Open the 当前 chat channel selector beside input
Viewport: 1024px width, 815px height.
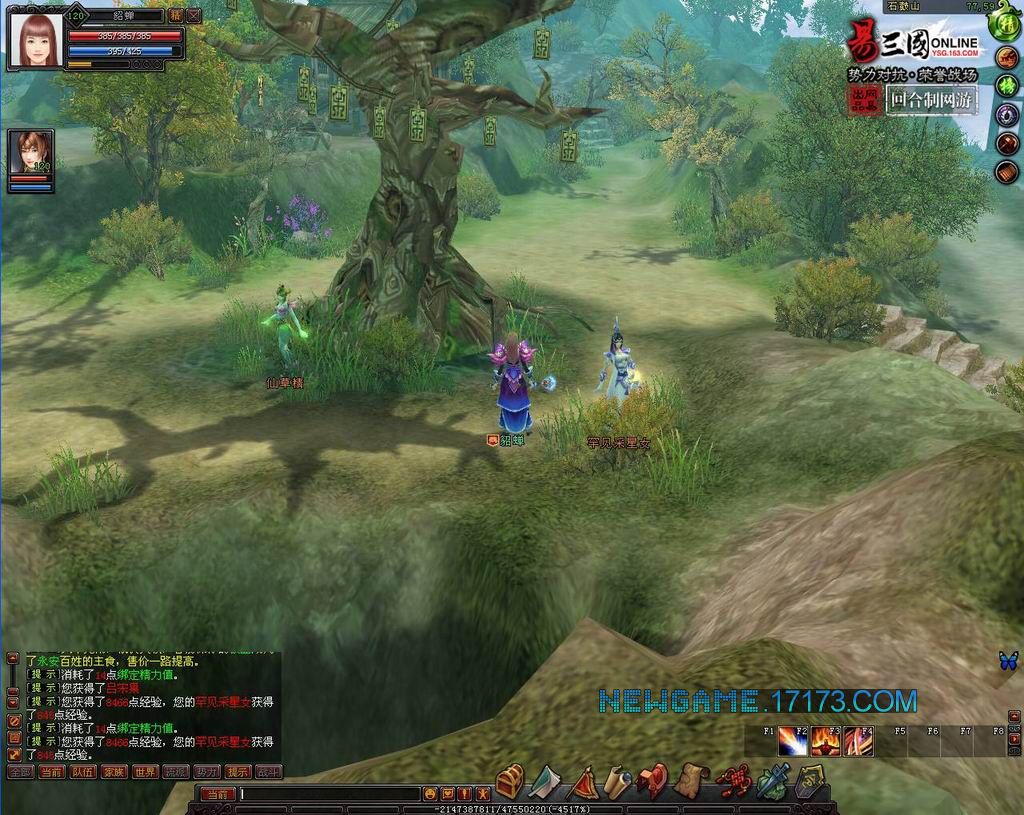219,794
